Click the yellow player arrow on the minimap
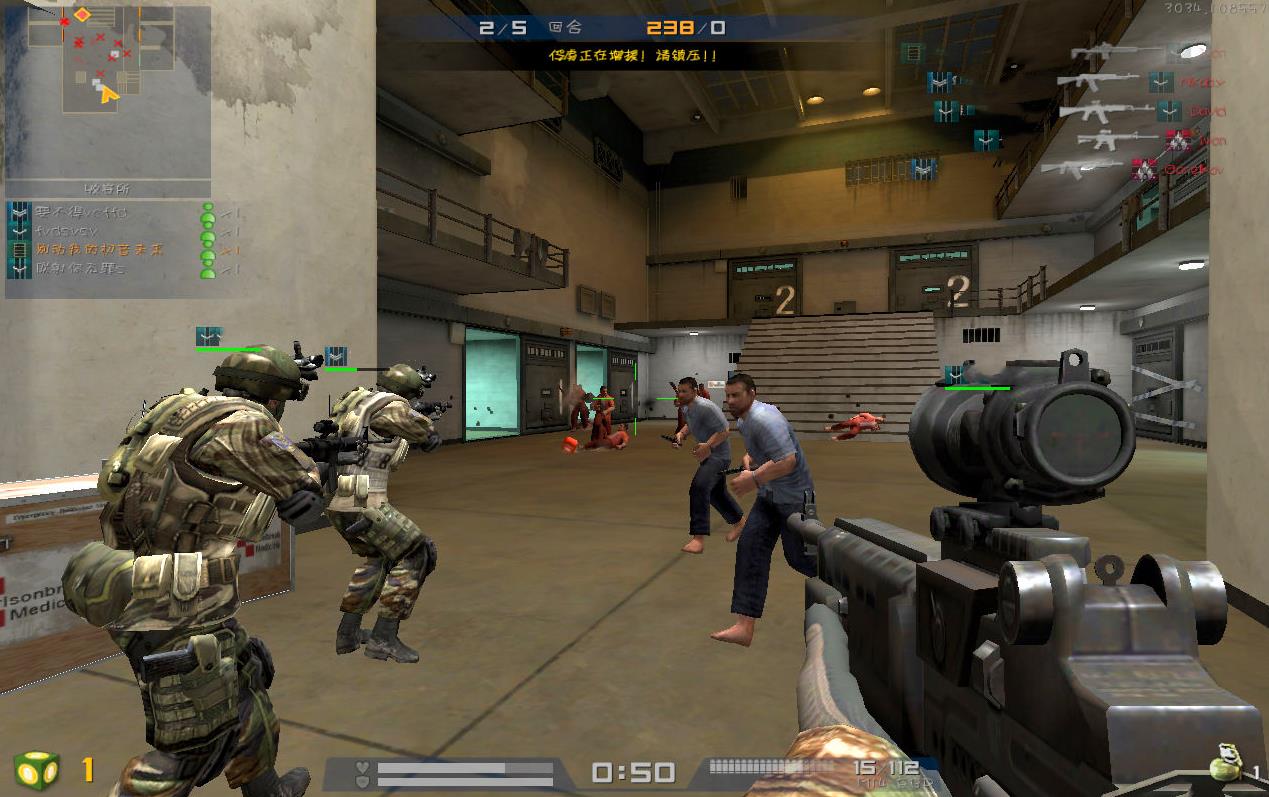The width and height of the screenshot is (1269, 797). point(108,94)
